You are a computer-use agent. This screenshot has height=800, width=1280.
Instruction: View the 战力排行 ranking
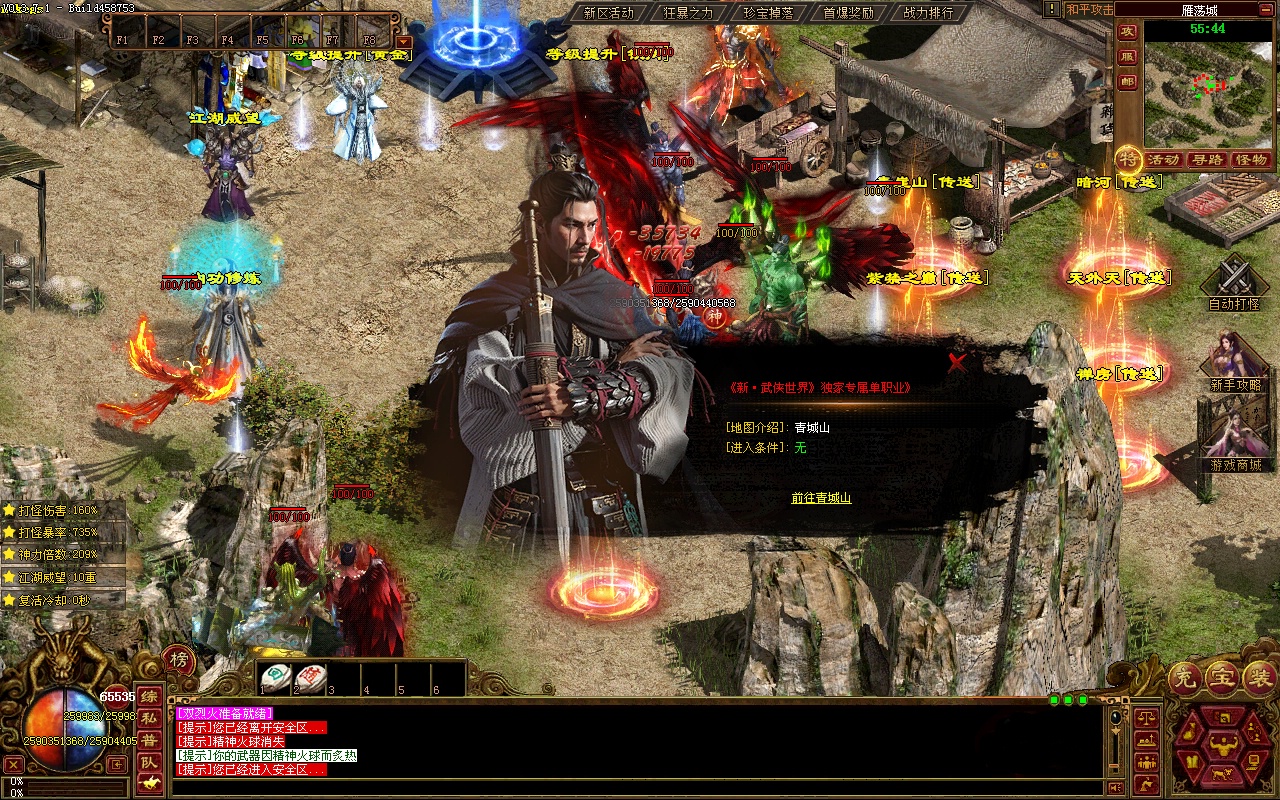[928, 13]
